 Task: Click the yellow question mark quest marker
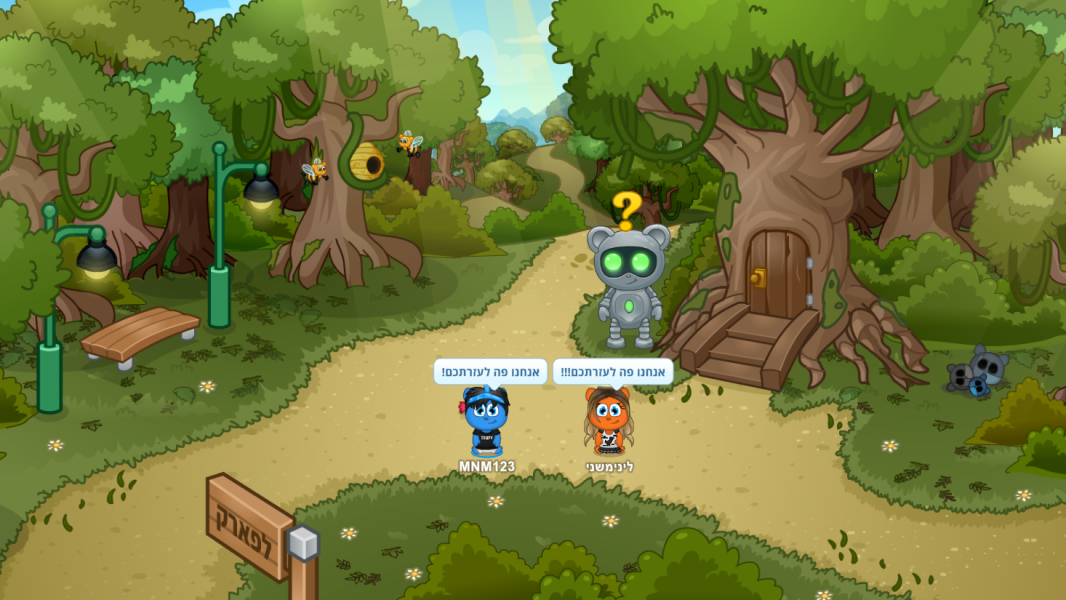pyautogui.click(x=627, y=210)
